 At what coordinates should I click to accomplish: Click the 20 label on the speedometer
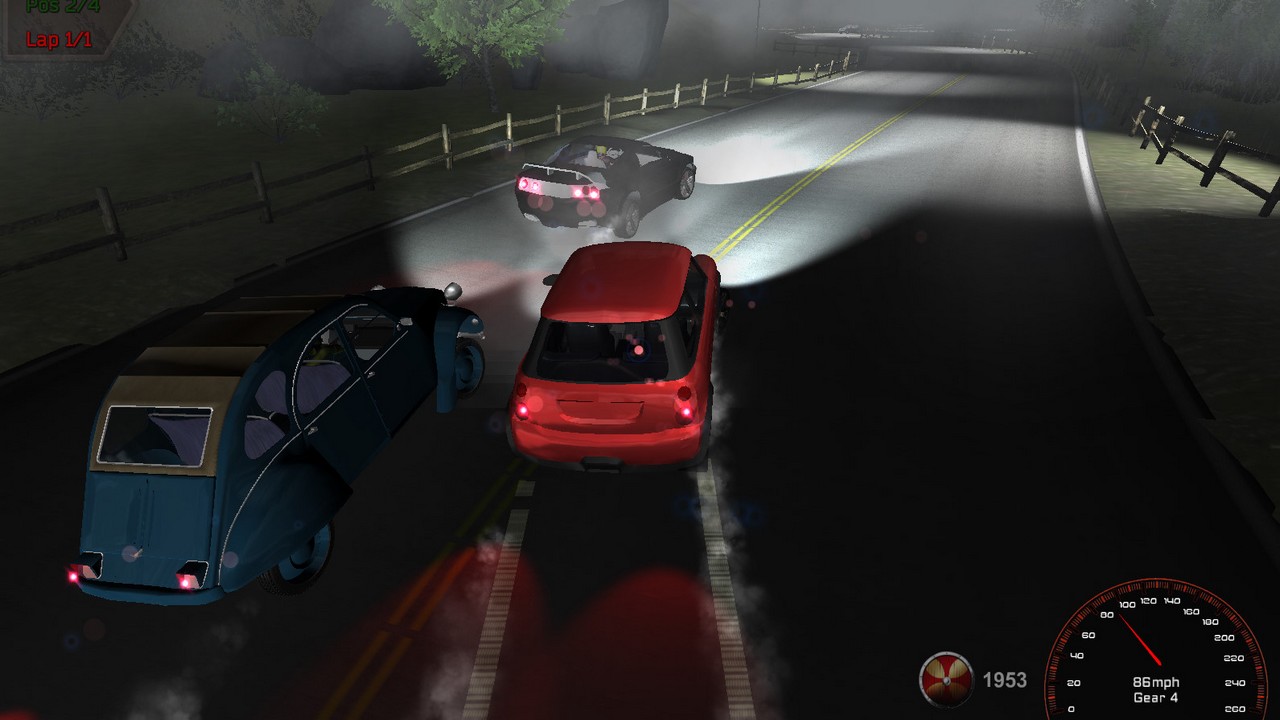pyautogui.click(x=1072, y=682)
